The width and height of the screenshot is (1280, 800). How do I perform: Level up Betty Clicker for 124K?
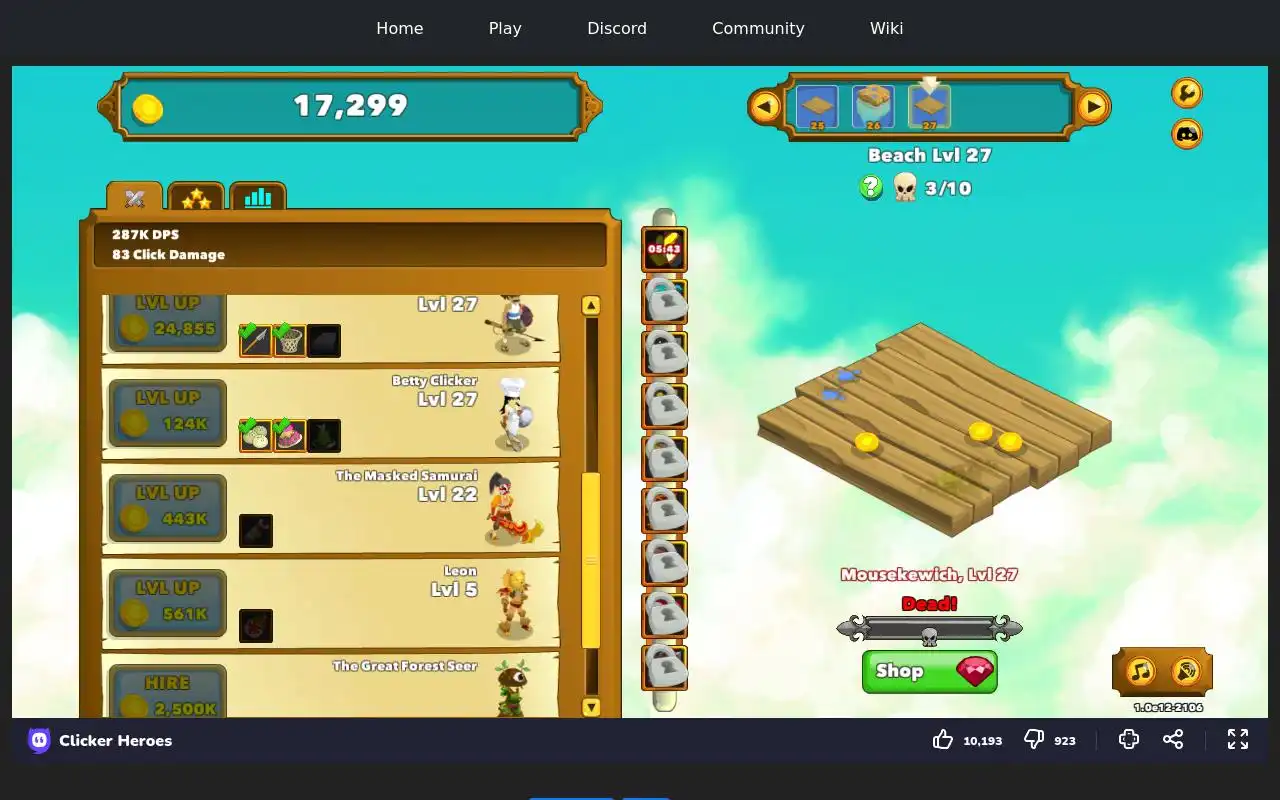pos(167,412)
